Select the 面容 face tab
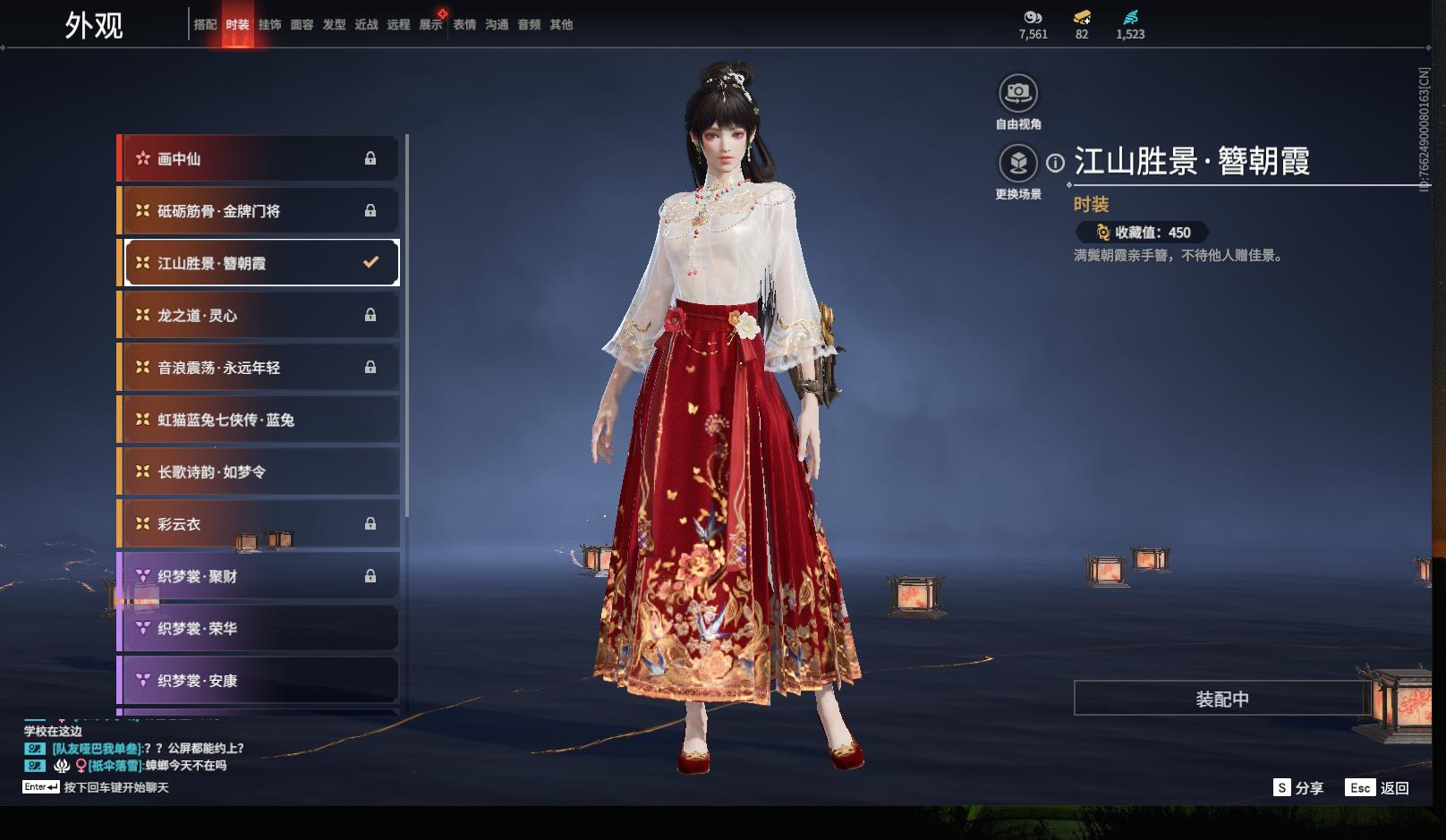 [302, 25]
